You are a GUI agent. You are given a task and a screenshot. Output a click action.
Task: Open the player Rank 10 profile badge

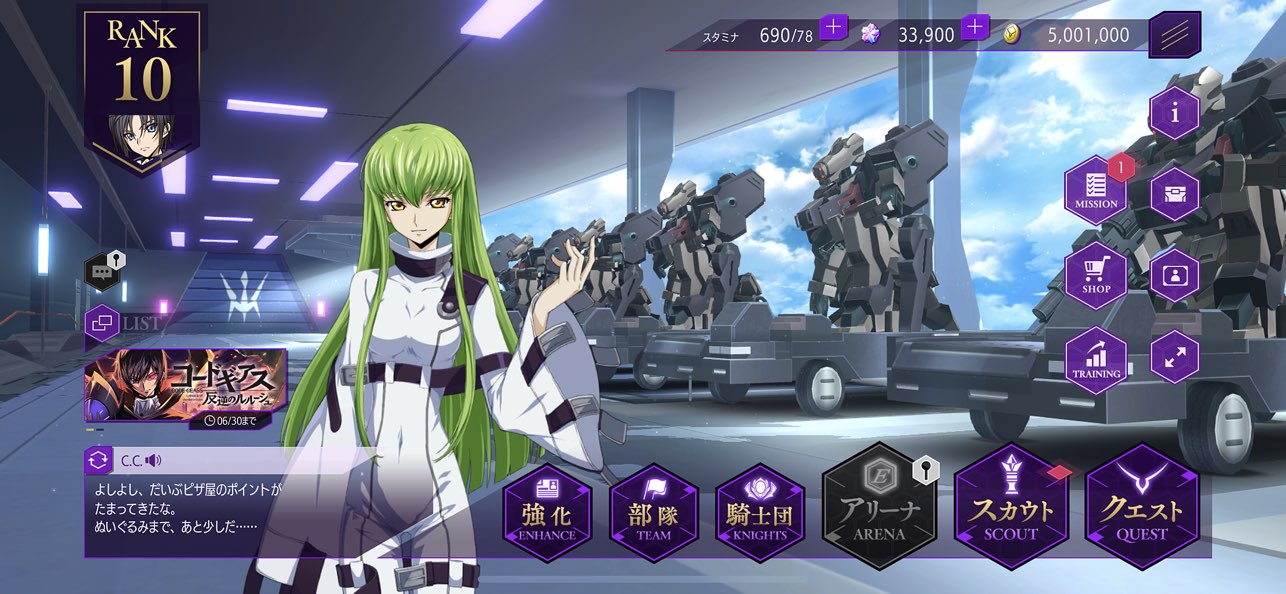coord(142,88)
